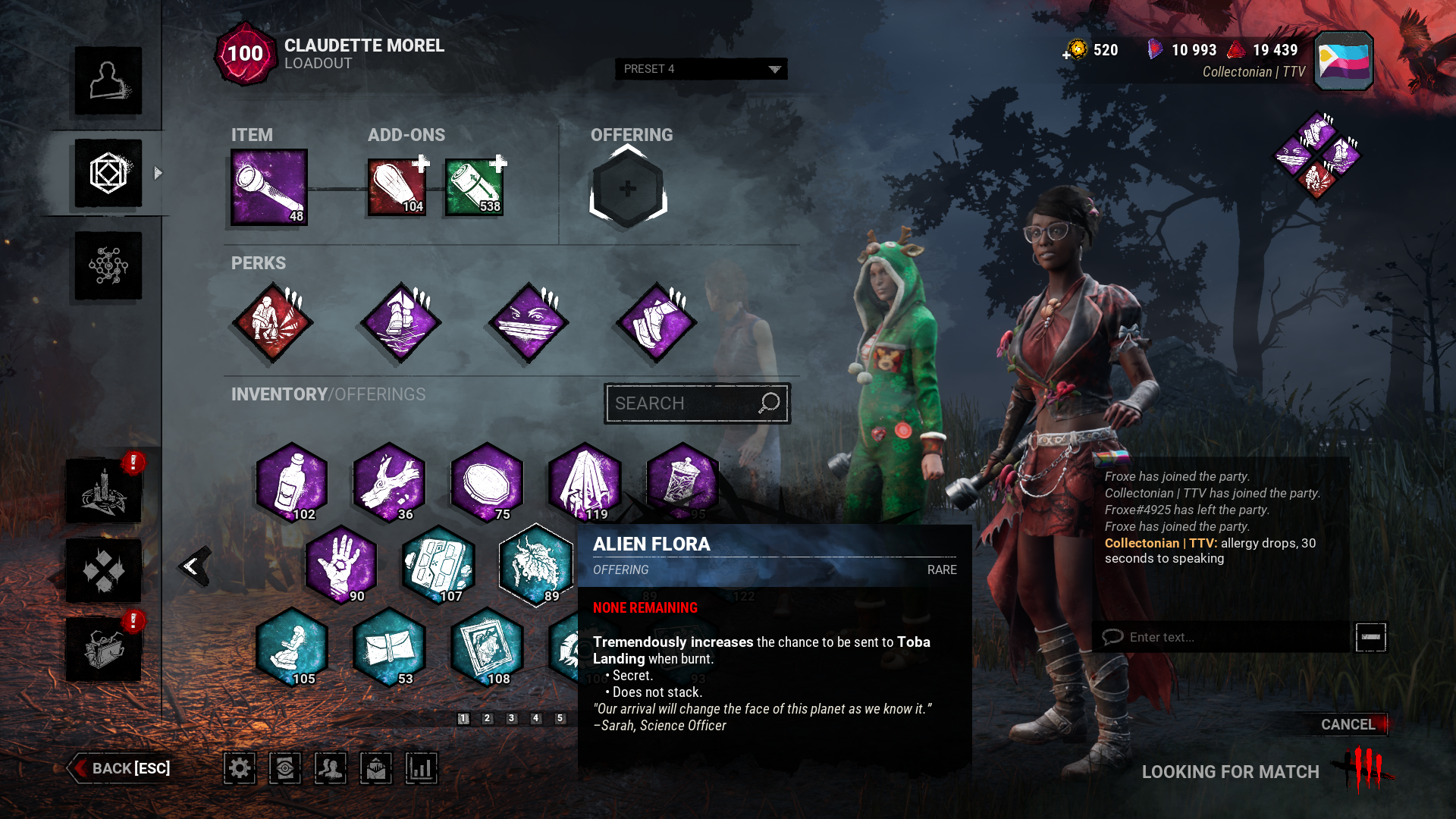1456x819 pixels.
Task: Open the statistics bar chart icon
Action: pos(422,768)
